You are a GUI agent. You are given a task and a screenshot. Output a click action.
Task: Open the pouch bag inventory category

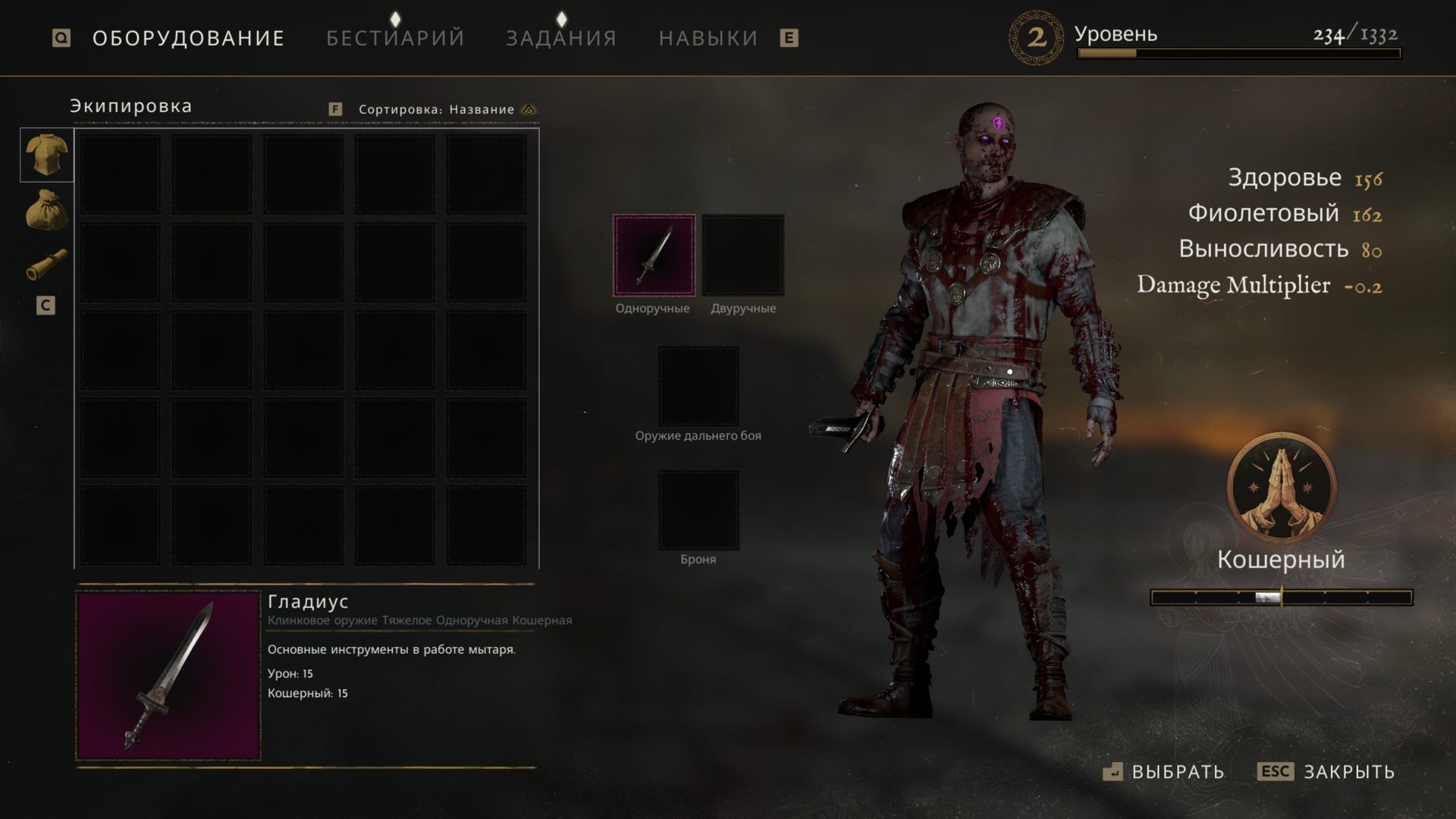click(47, 210)
